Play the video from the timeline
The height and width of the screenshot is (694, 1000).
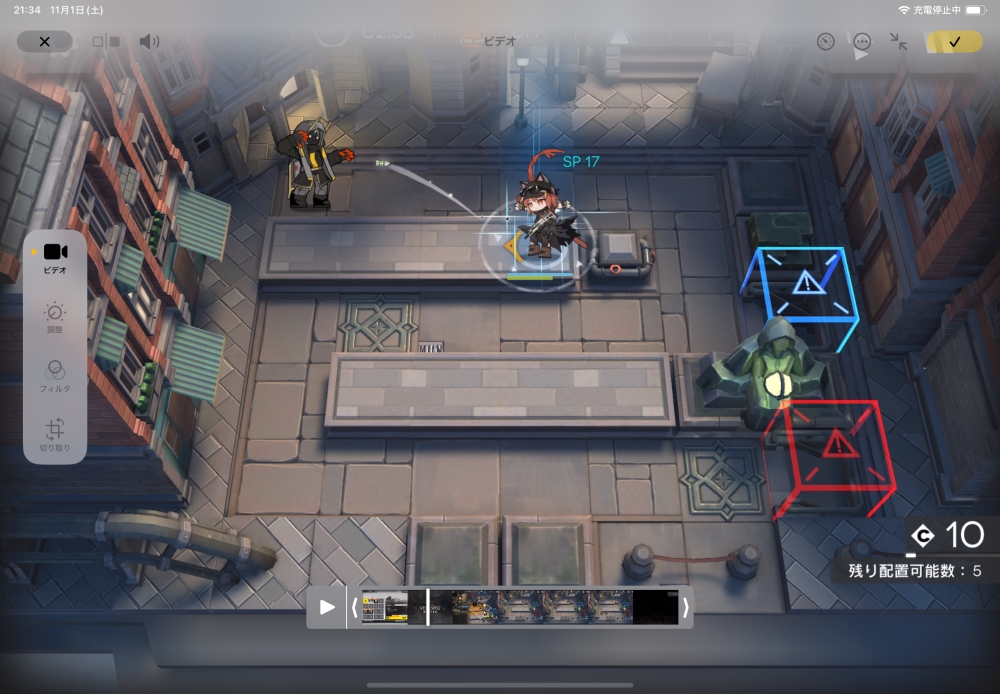point(327,607)
